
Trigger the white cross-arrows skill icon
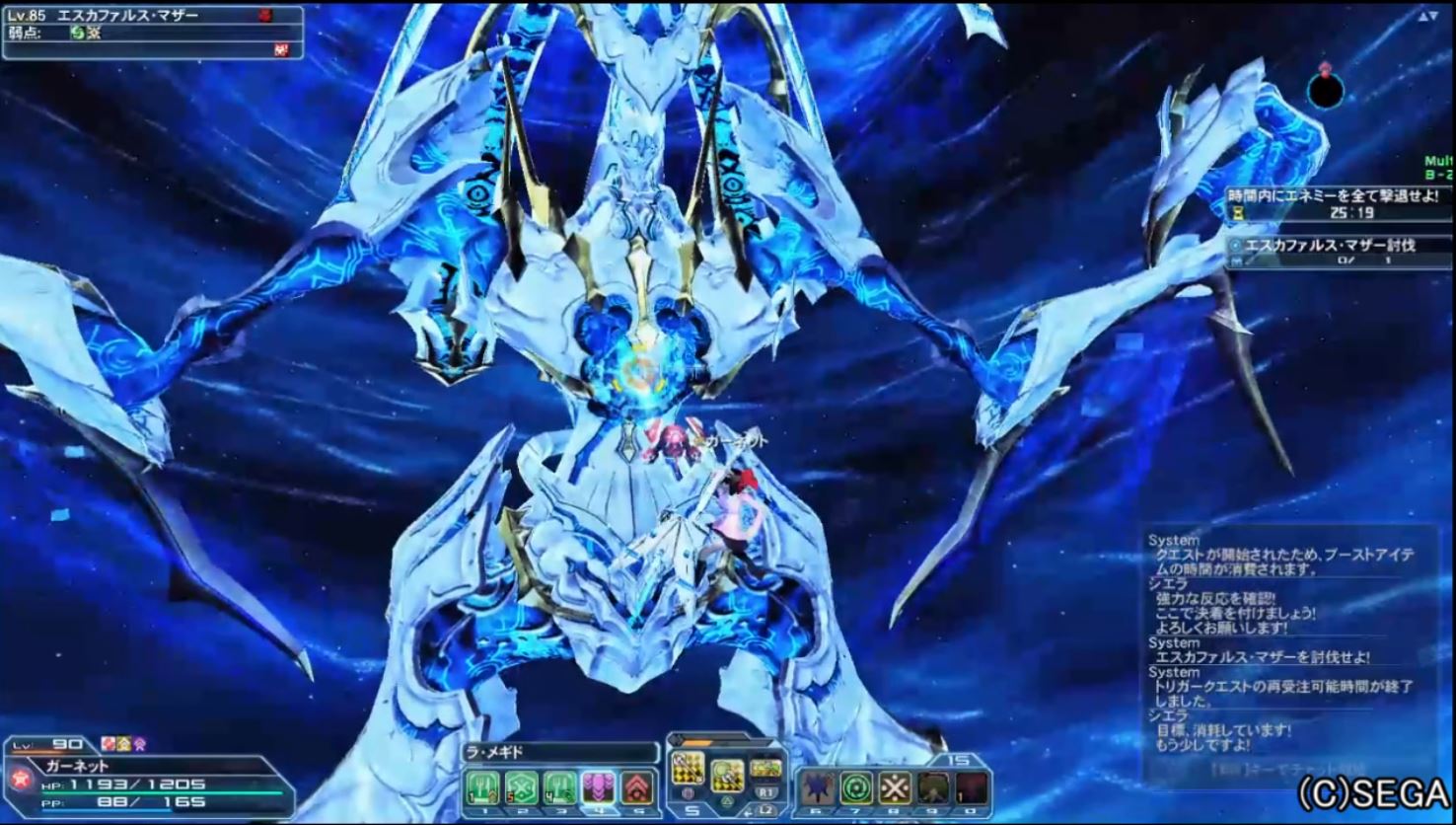coord(894,787)
